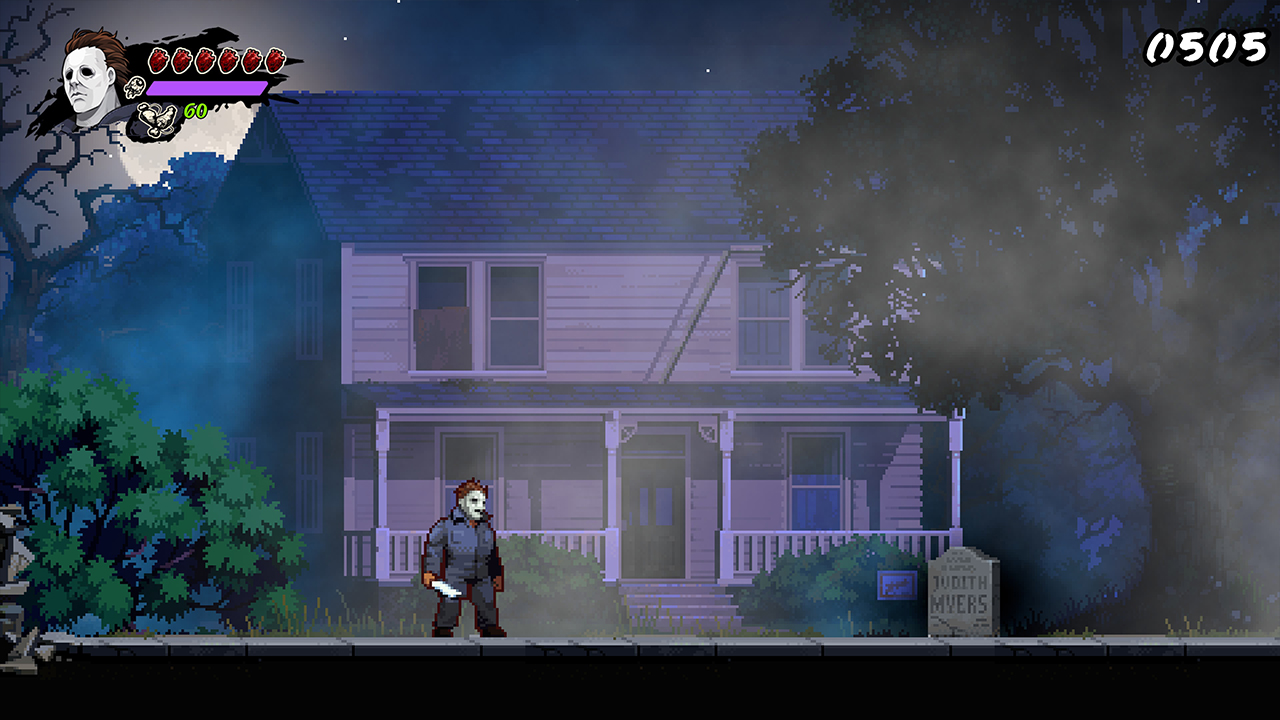Click the fifth heart icon in the HUD
This screenshot has width=1280, height=720.
point(252,58)
